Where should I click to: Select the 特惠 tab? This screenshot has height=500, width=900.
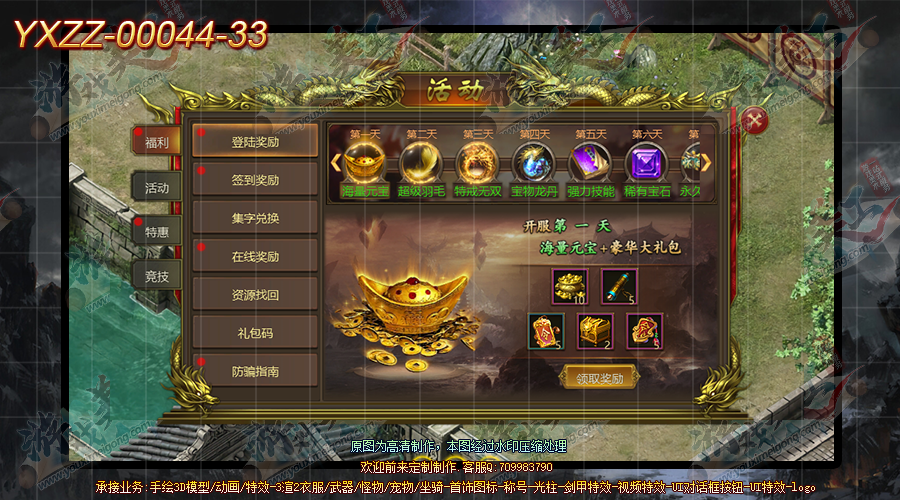(x=156, y=232)
